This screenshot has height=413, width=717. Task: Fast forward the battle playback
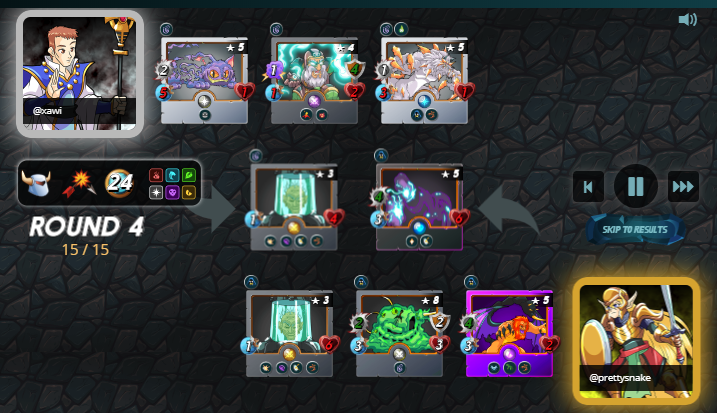pyautogui.click(x=683, y=186)
